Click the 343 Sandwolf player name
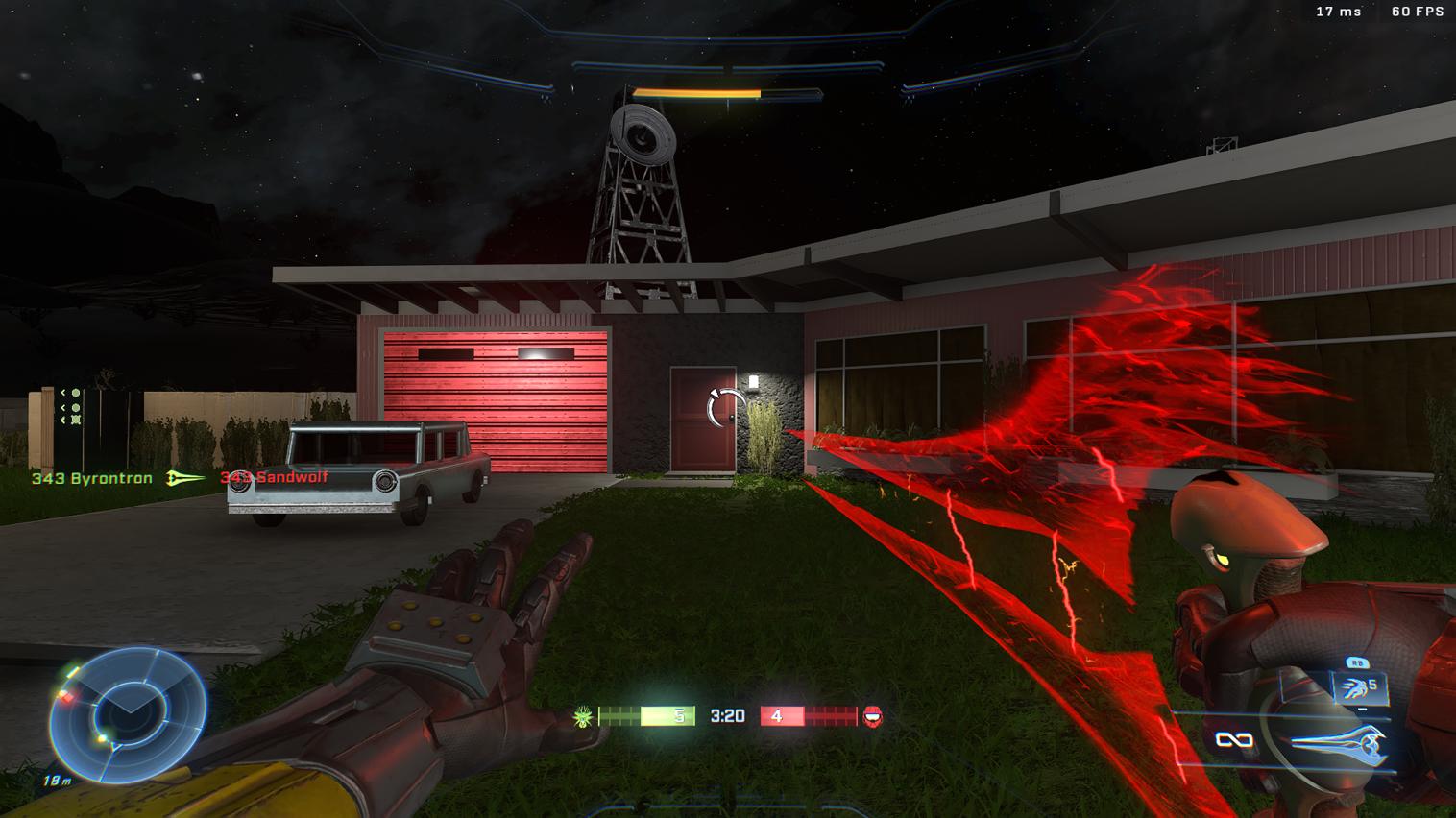 275,478
